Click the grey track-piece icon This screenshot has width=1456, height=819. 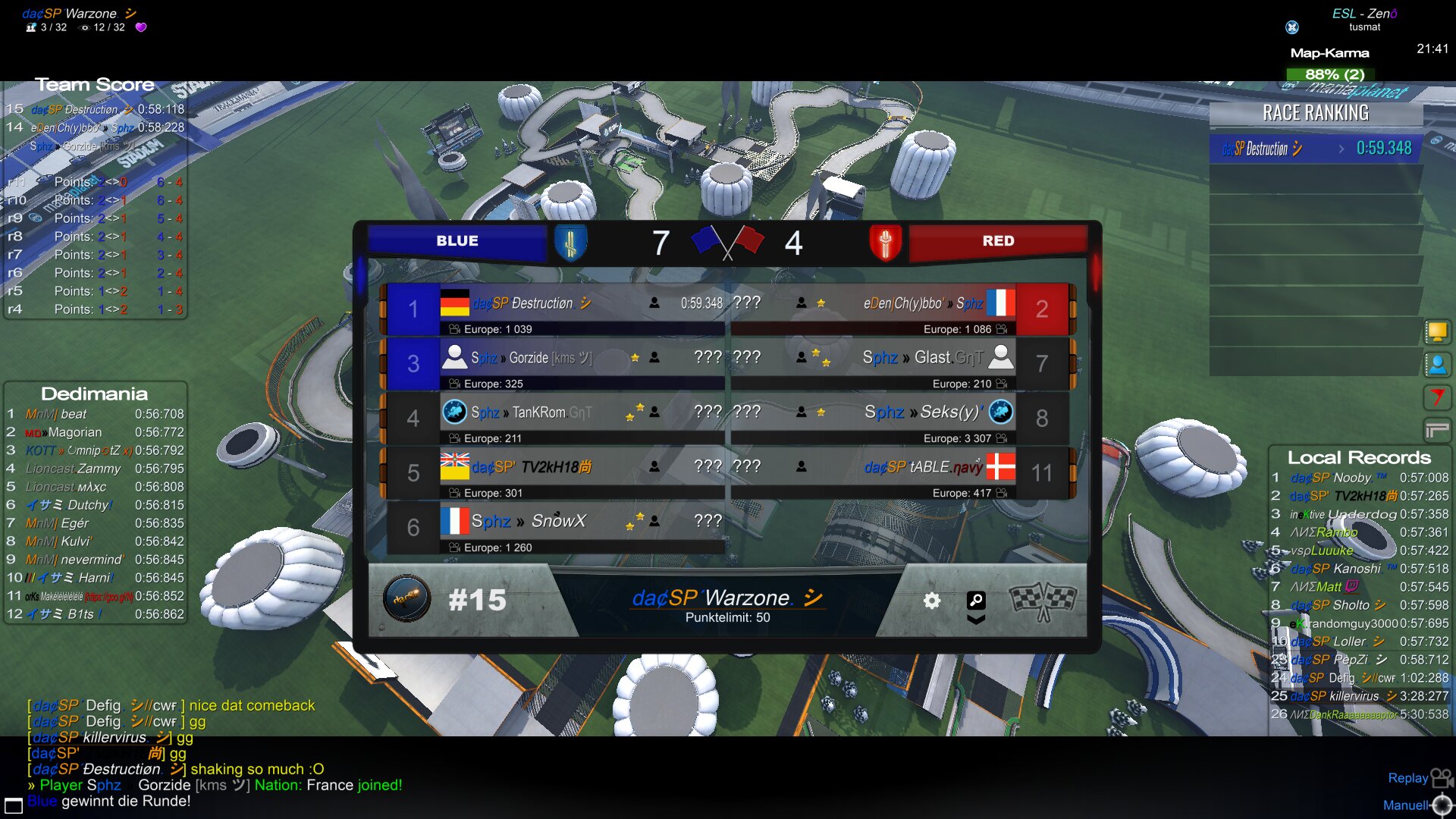pos(1437,430)
